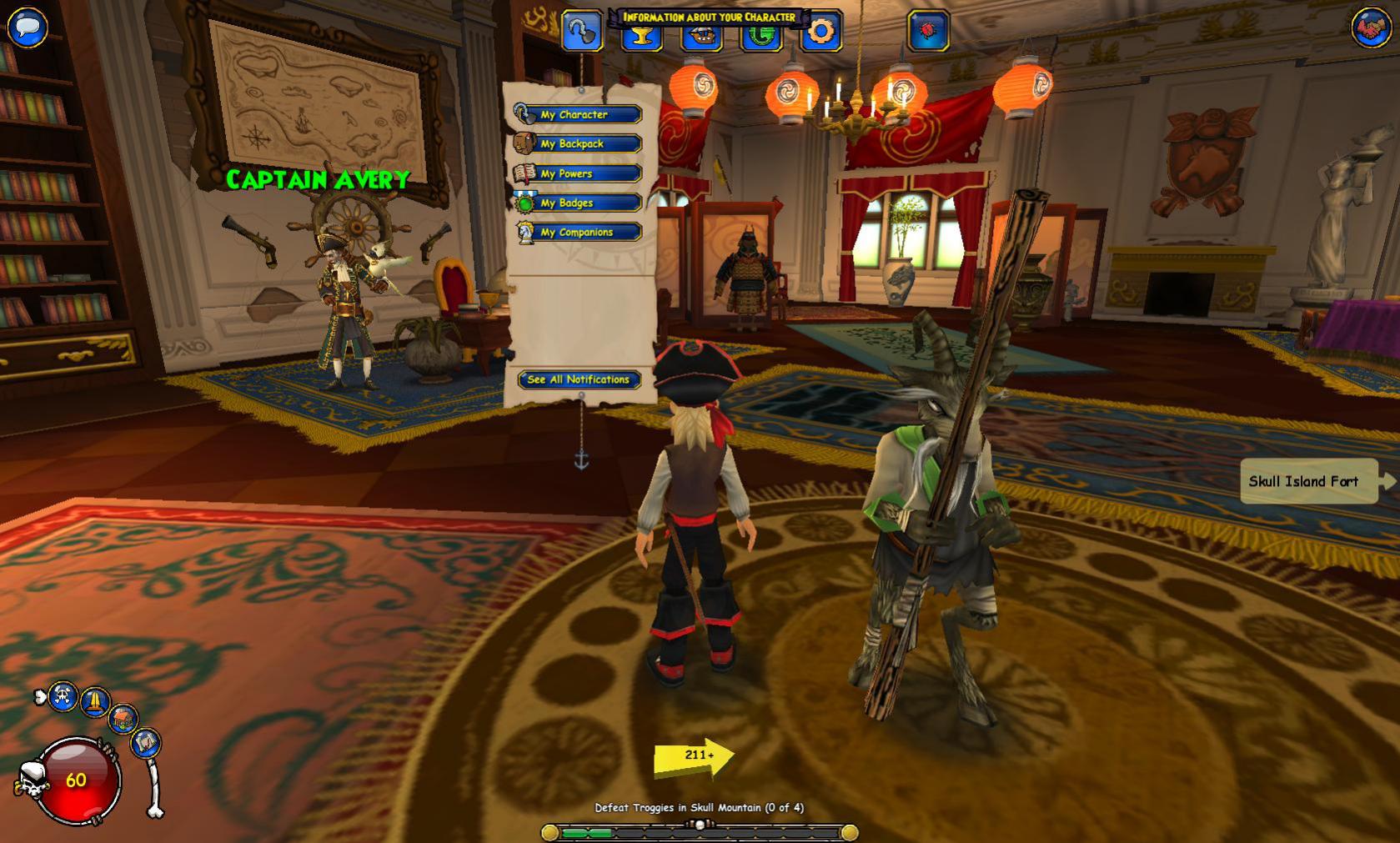Go to the house shortcut icon
Viewport: 1400px width, 843px height.
pos(123,718)
